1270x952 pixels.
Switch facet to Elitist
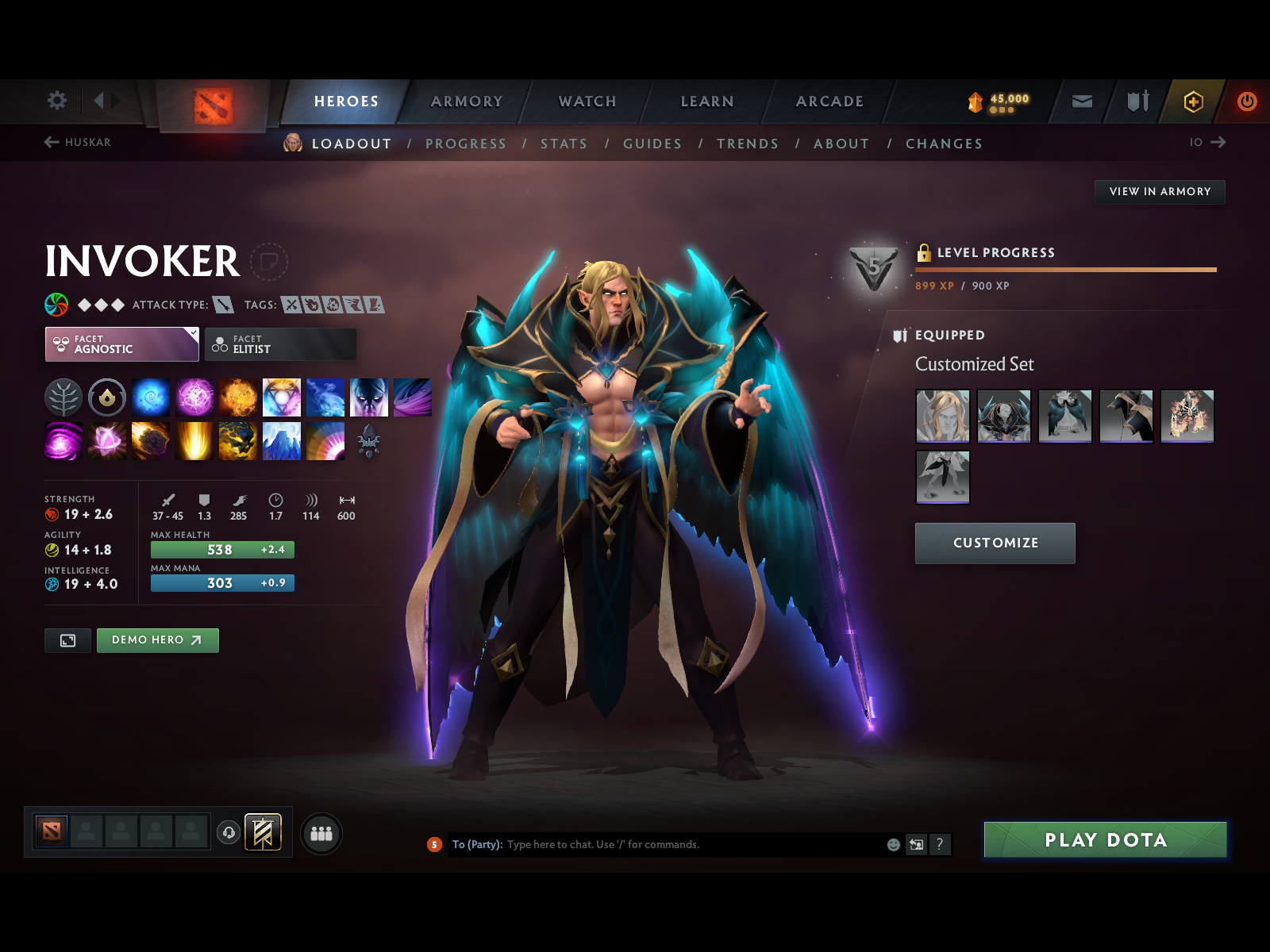280,344
